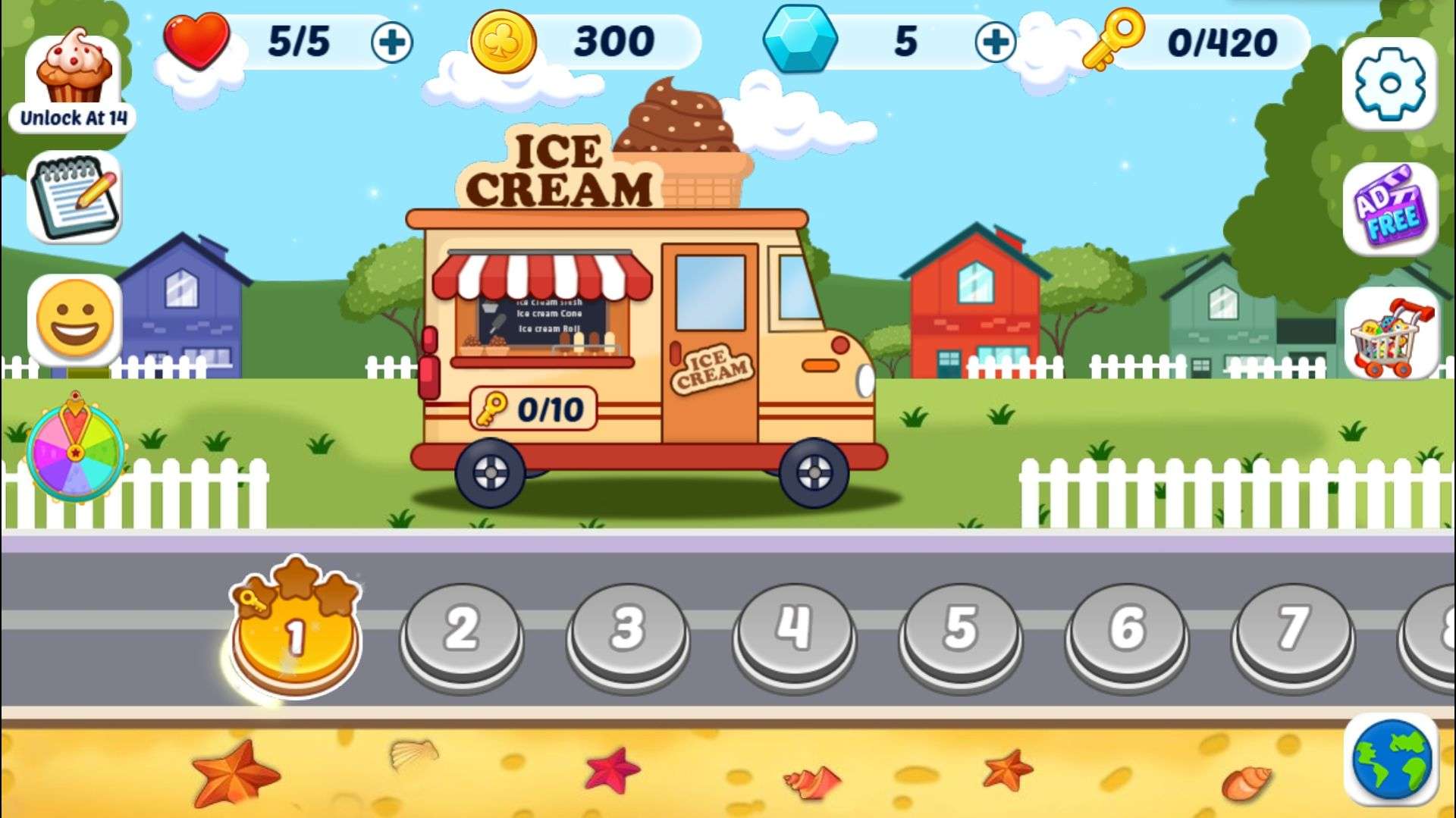Open the globe world map
The image size is (1456, 818).
pyautogui.click(x=1391, y=760)
